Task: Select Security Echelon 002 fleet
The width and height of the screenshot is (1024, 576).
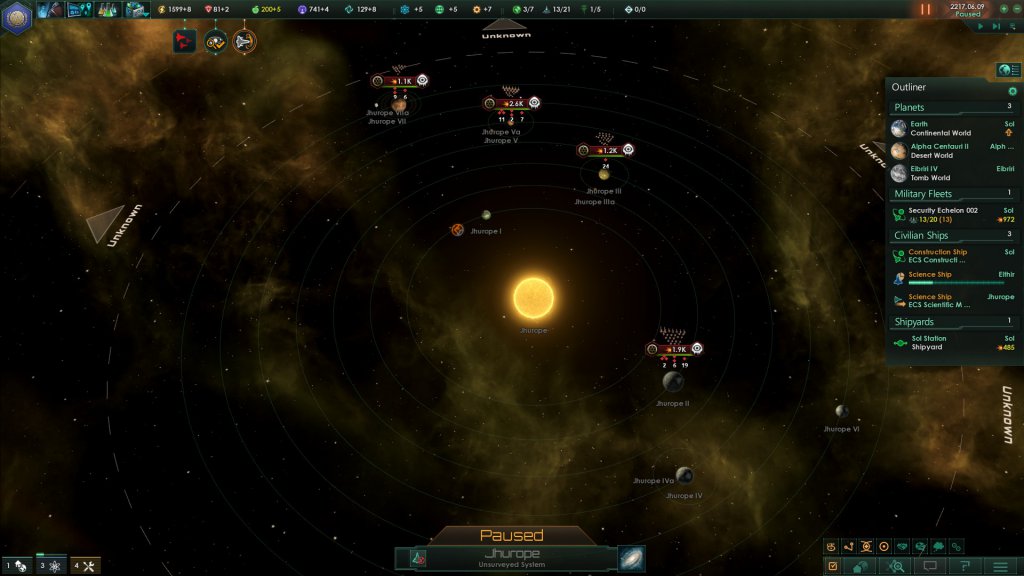Action: pos(950,214)
